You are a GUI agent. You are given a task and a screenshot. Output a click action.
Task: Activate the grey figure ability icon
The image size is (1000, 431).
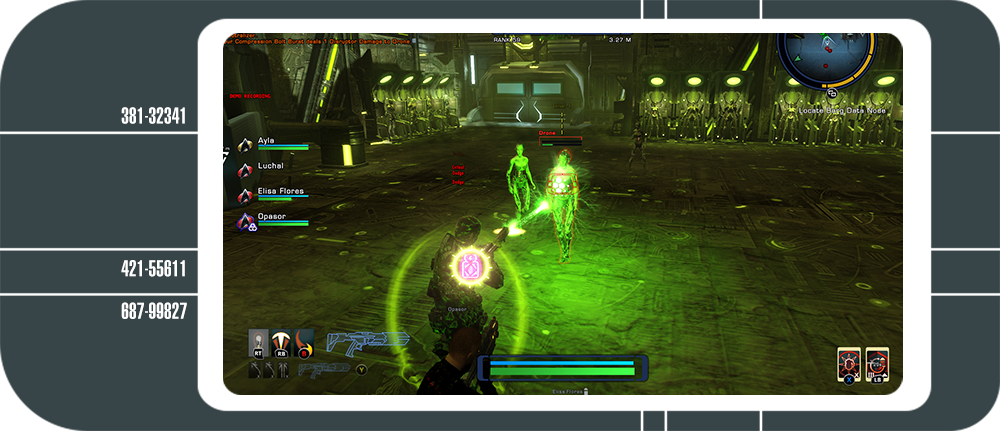click(259, 343)
